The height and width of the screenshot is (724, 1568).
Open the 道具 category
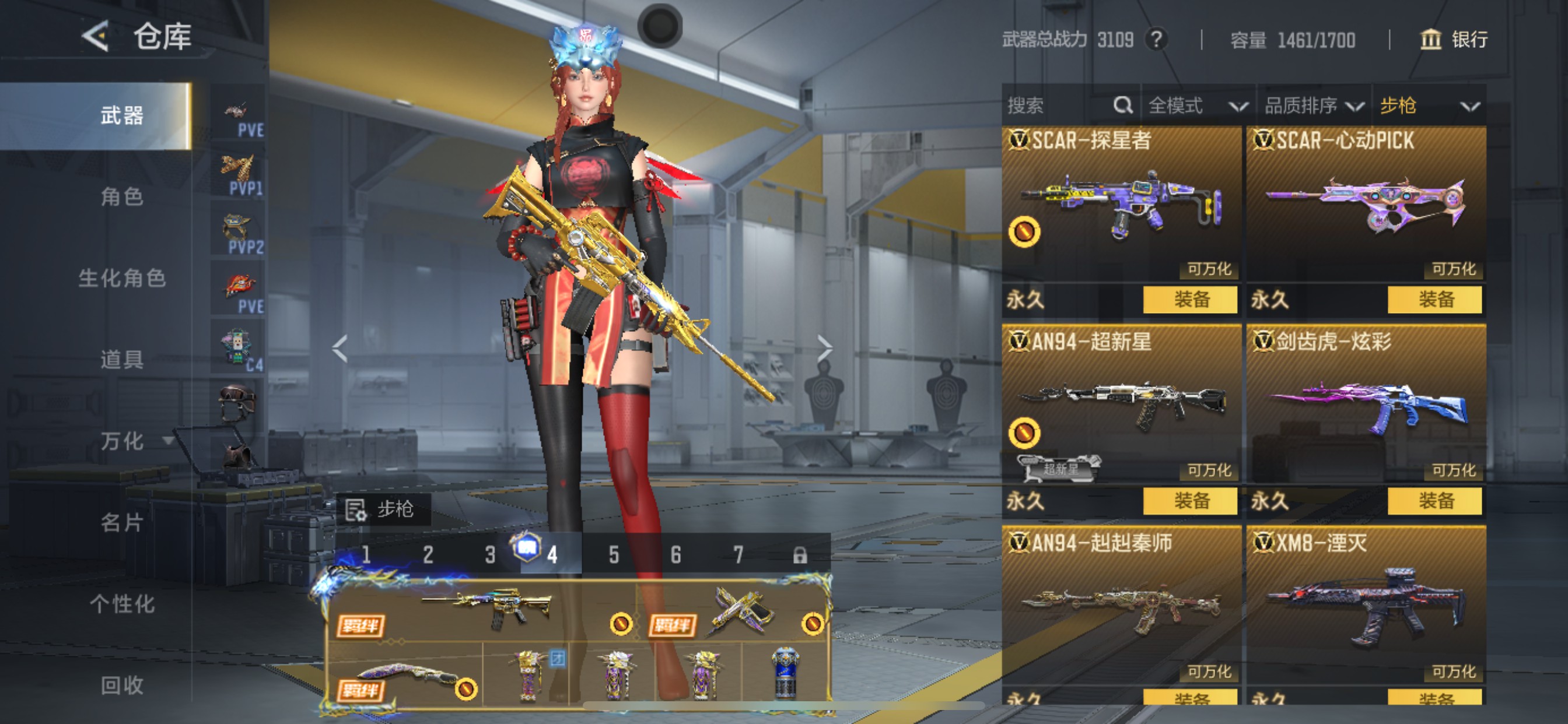coord(122,360)
